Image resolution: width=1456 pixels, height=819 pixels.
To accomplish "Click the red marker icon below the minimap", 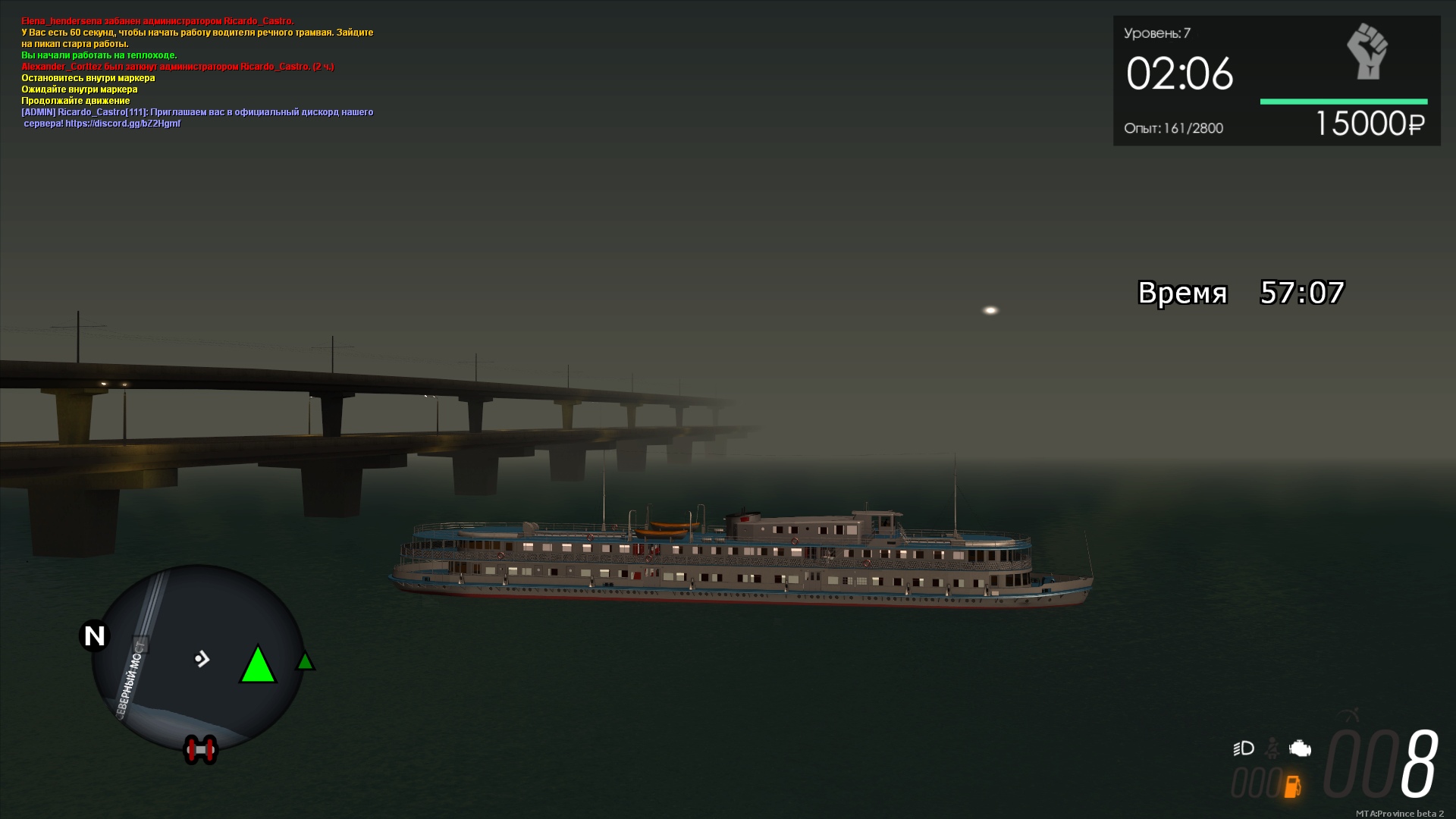I will pyautogui.click(x=201, y=750).
